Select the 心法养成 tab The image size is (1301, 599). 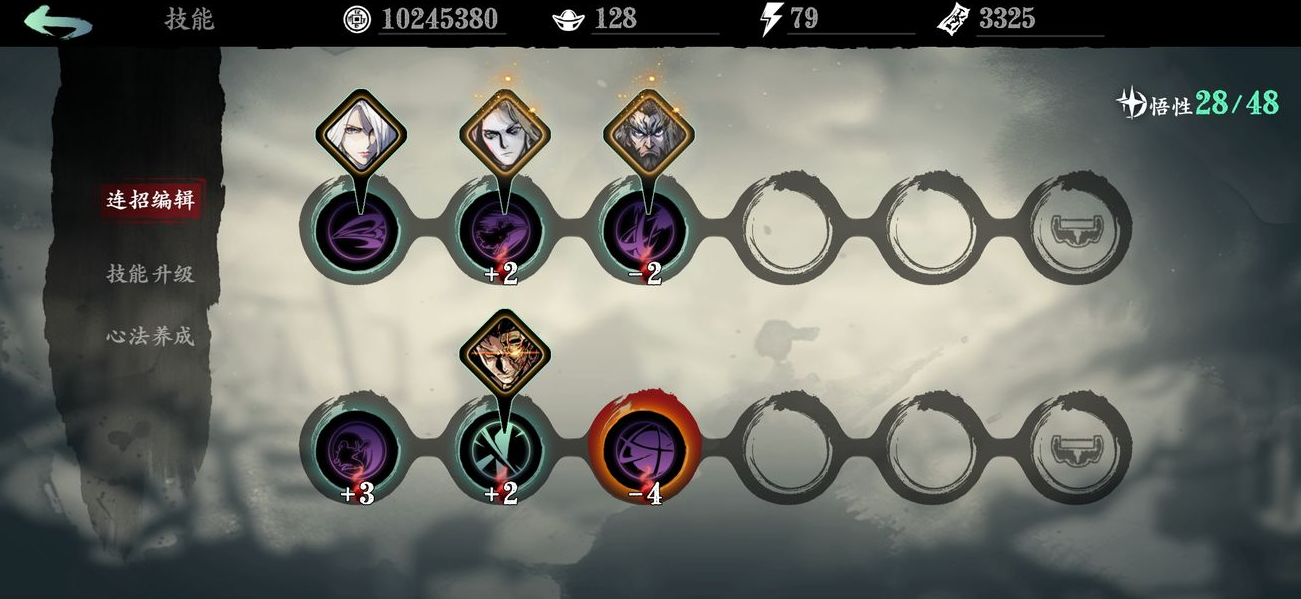[150, 336]
